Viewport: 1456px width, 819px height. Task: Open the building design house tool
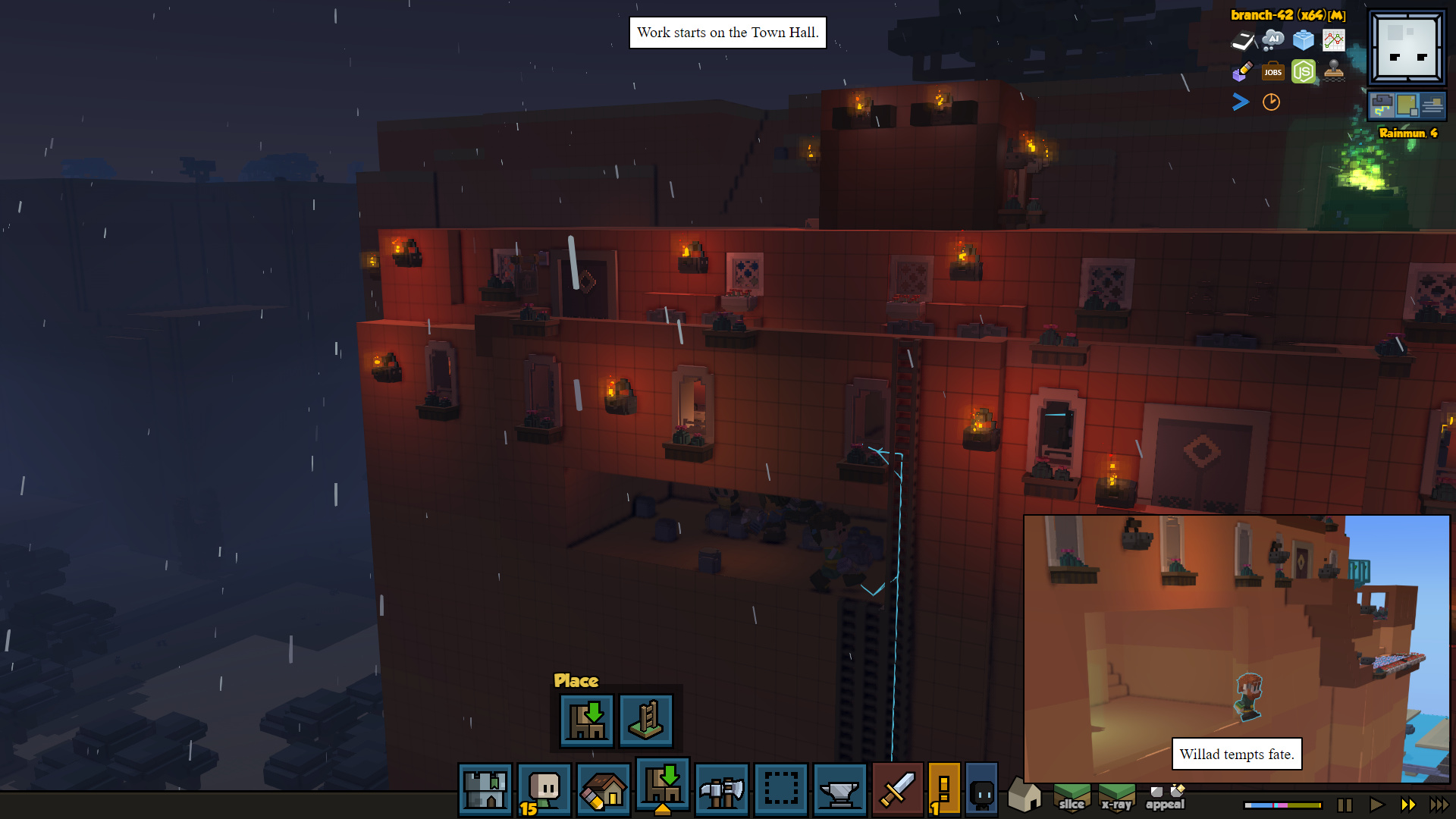pos(604,789)
